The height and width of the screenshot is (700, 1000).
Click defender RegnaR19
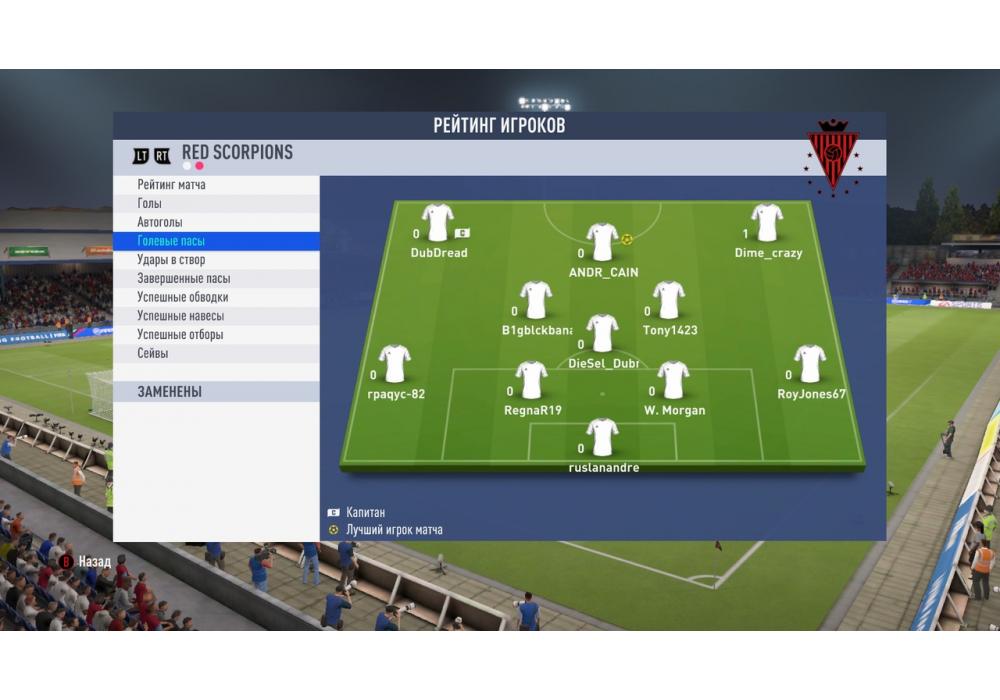(x=531, y=380)
